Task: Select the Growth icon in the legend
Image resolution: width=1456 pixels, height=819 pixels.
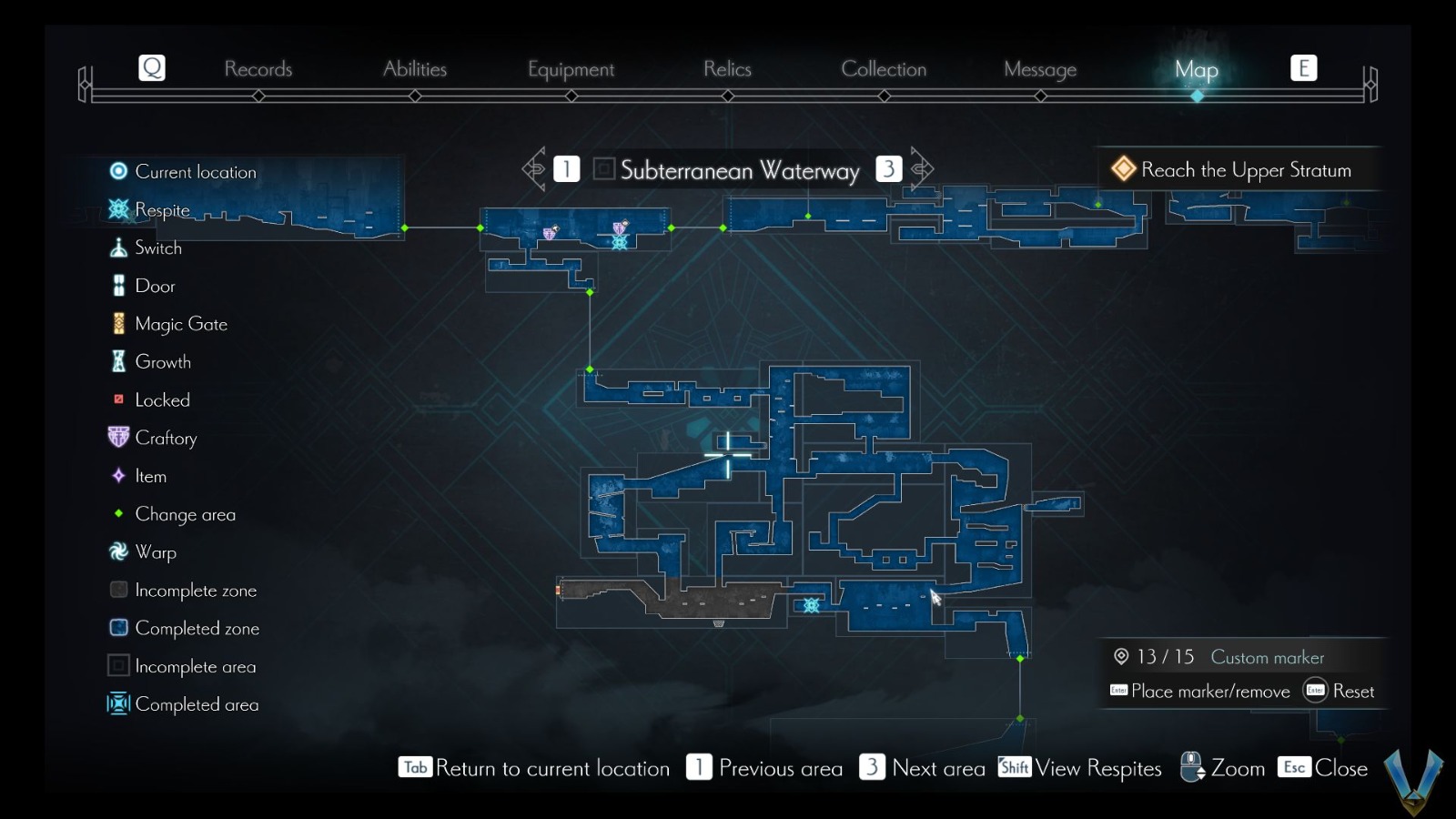Action: point(117,361)
